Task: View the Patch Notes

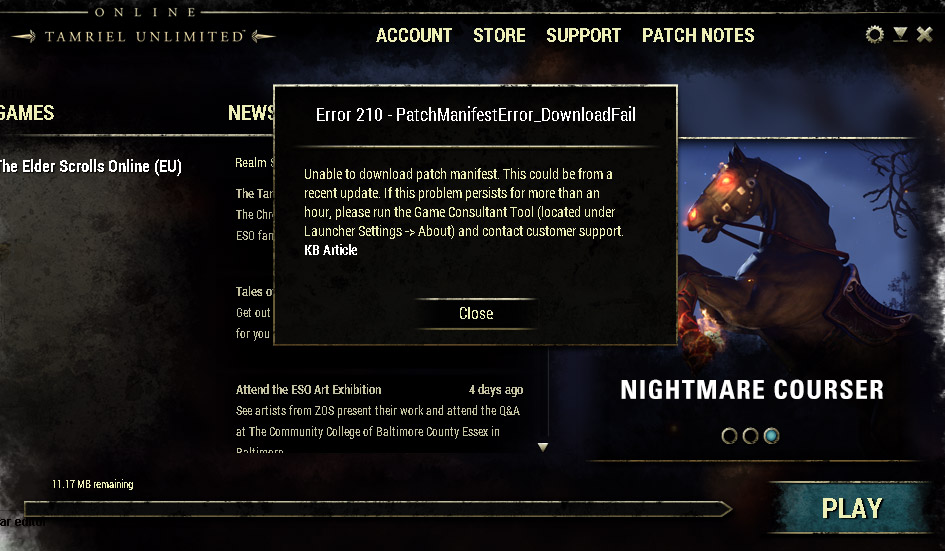Action: pyautogui.click(x=698, y=35)
